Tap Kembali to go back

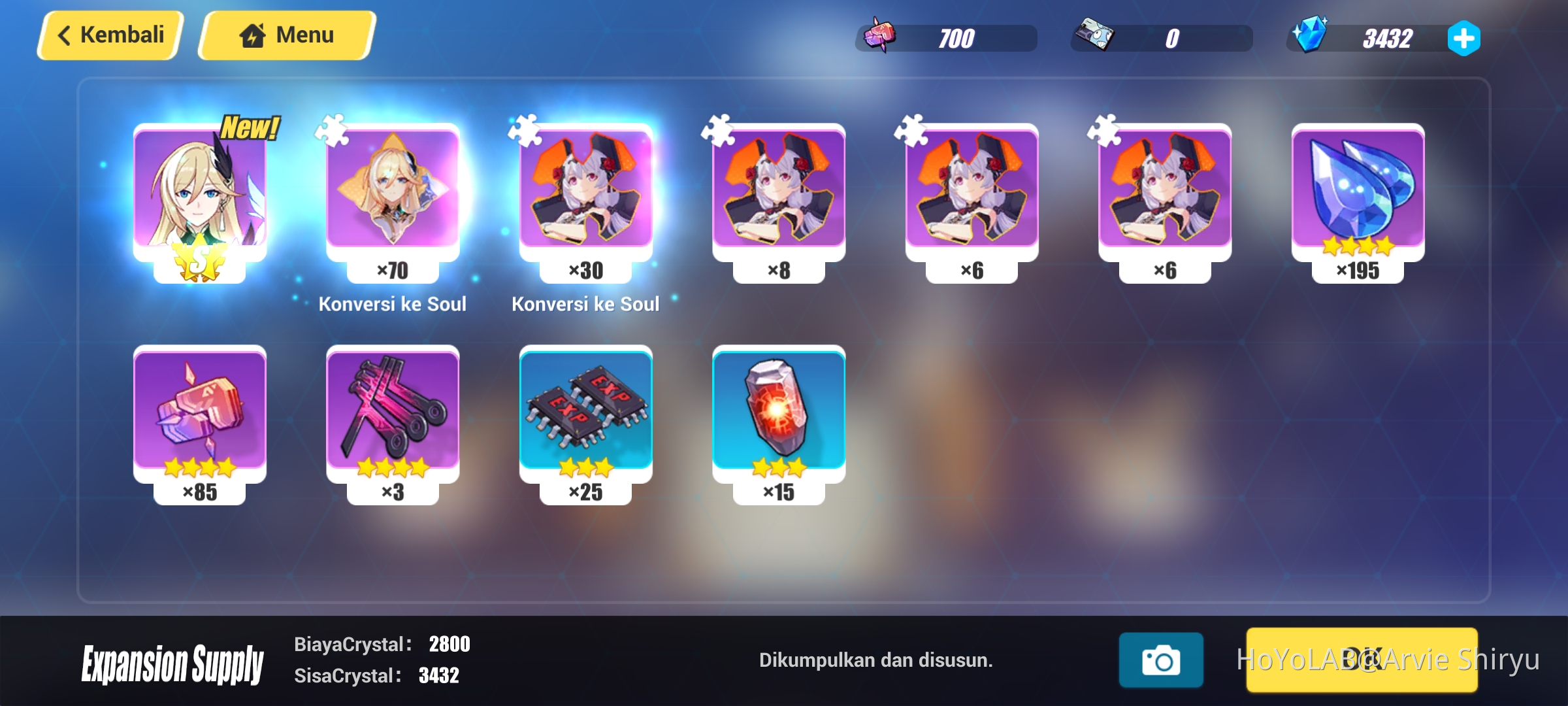pyautogui.click(x=108, y=35)
